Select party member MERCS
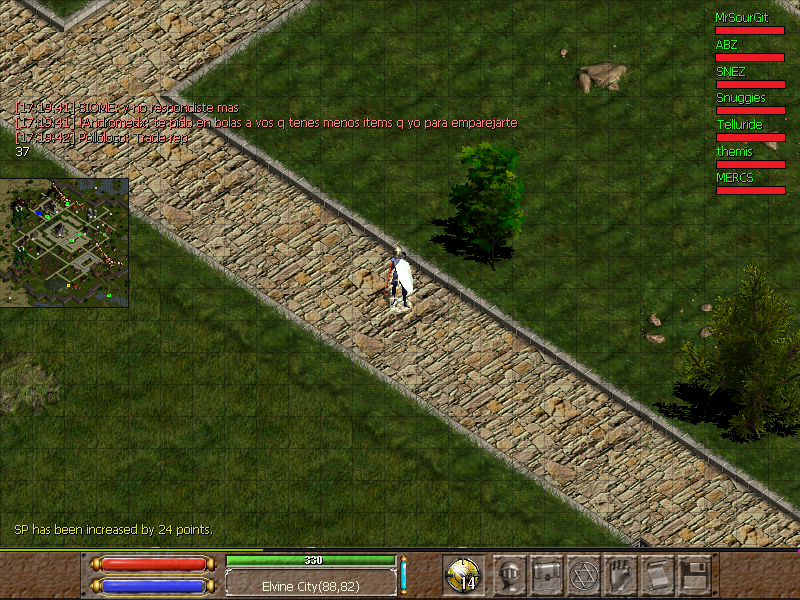This screenshot has height=600, width=800. click(735, 178)
